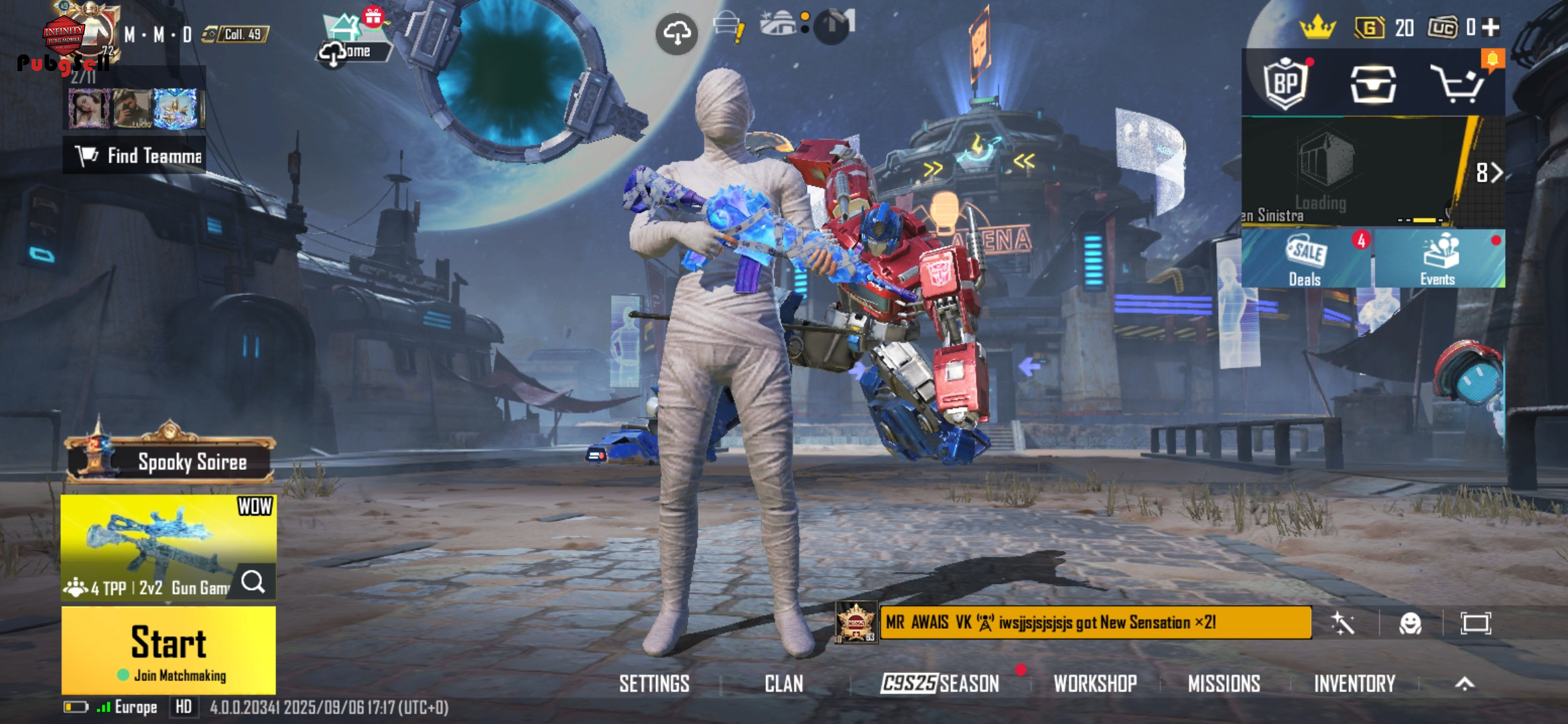Start matchmaking with the Start button

[x=168, y=650]
